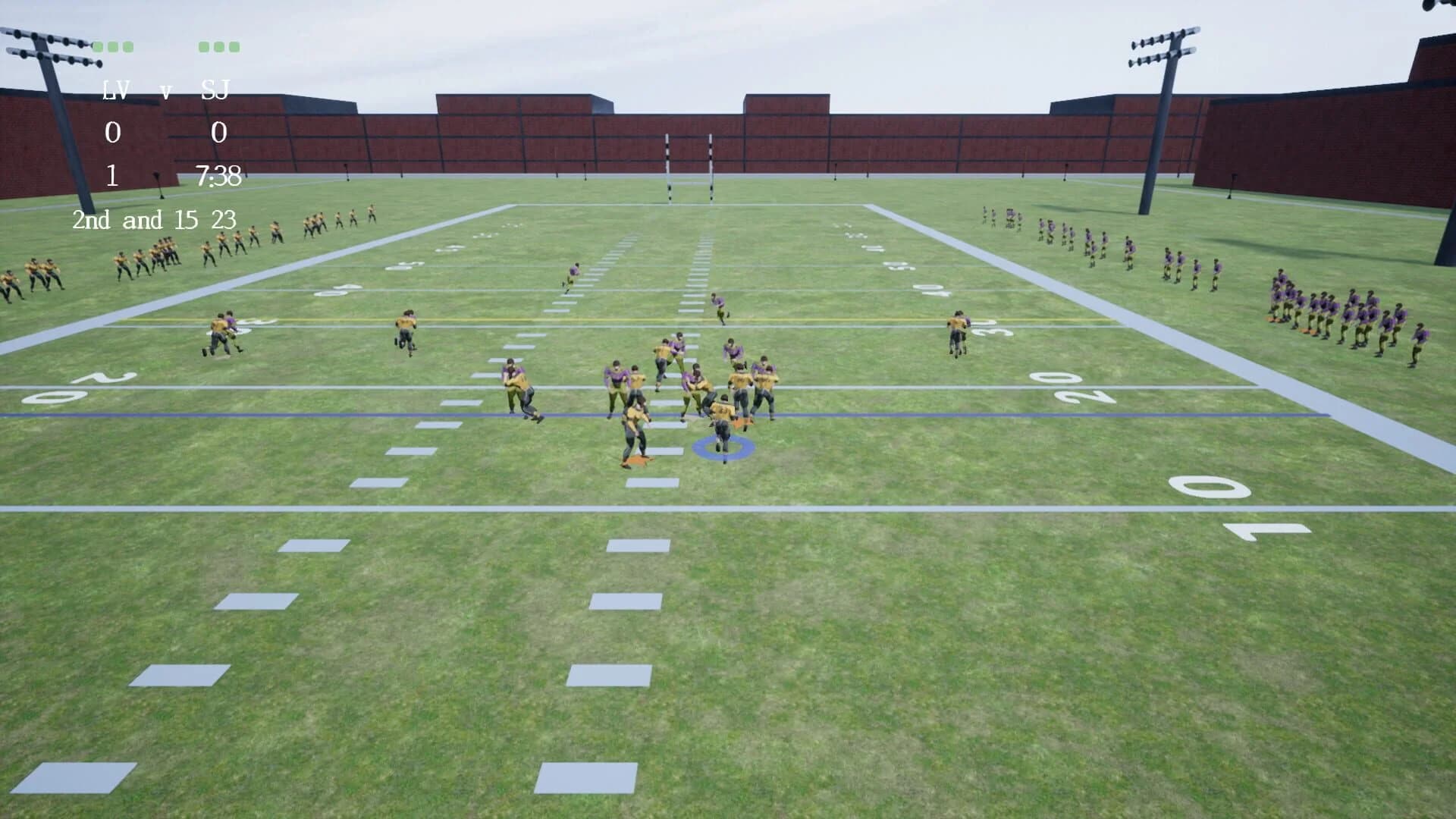Select the LV team abbreviation on the scoreboard
This screenshot has width=1456, height=819.
[115, 89]
